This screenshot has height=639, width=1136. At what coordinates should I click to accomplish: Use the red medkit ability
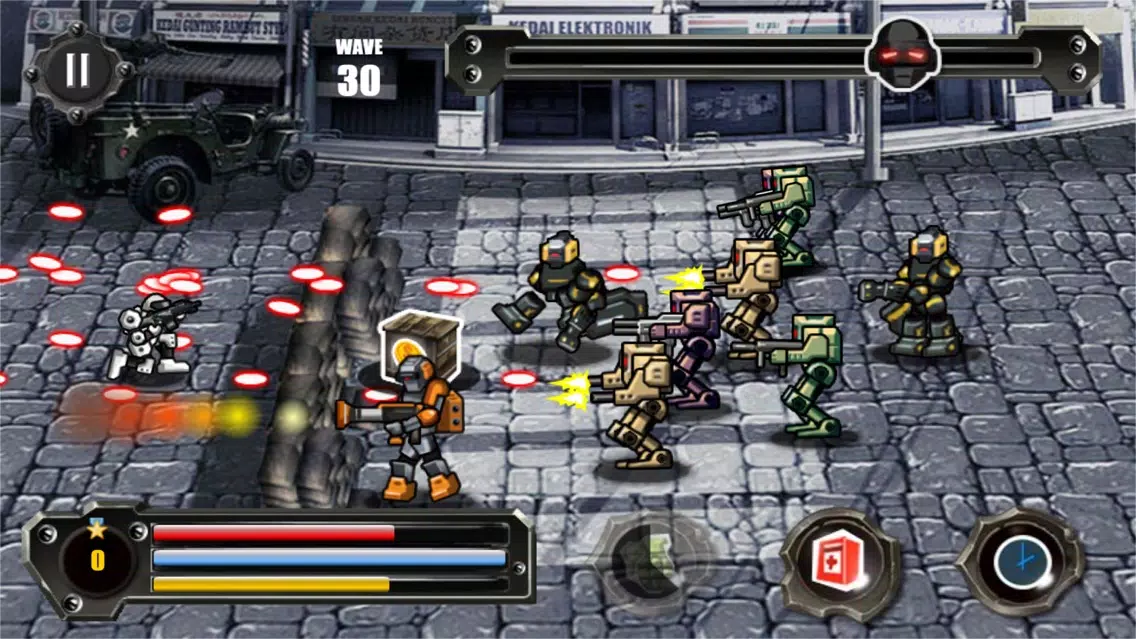(x=839, y=565)
